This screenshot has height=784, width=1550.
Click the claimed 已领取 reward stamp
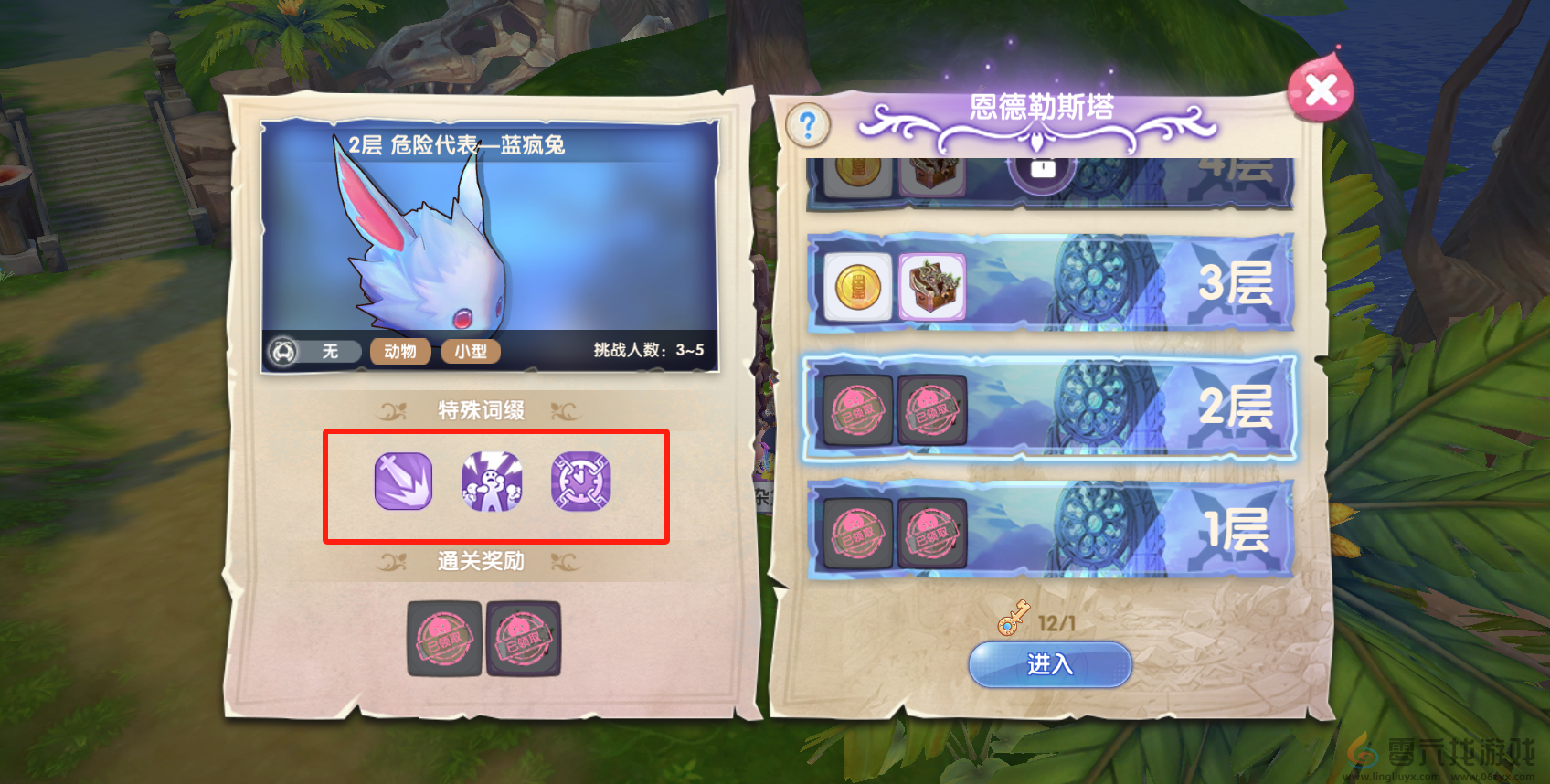pyautogui.click(x=444, y=640)
